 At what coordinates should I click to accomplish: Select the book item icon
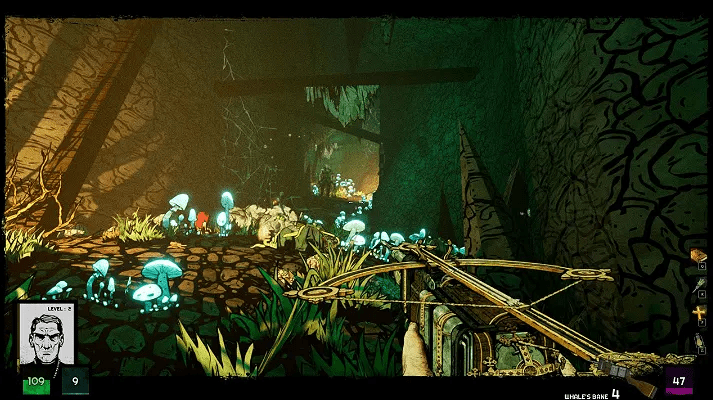pyautogui.click(x=699, y=256)
